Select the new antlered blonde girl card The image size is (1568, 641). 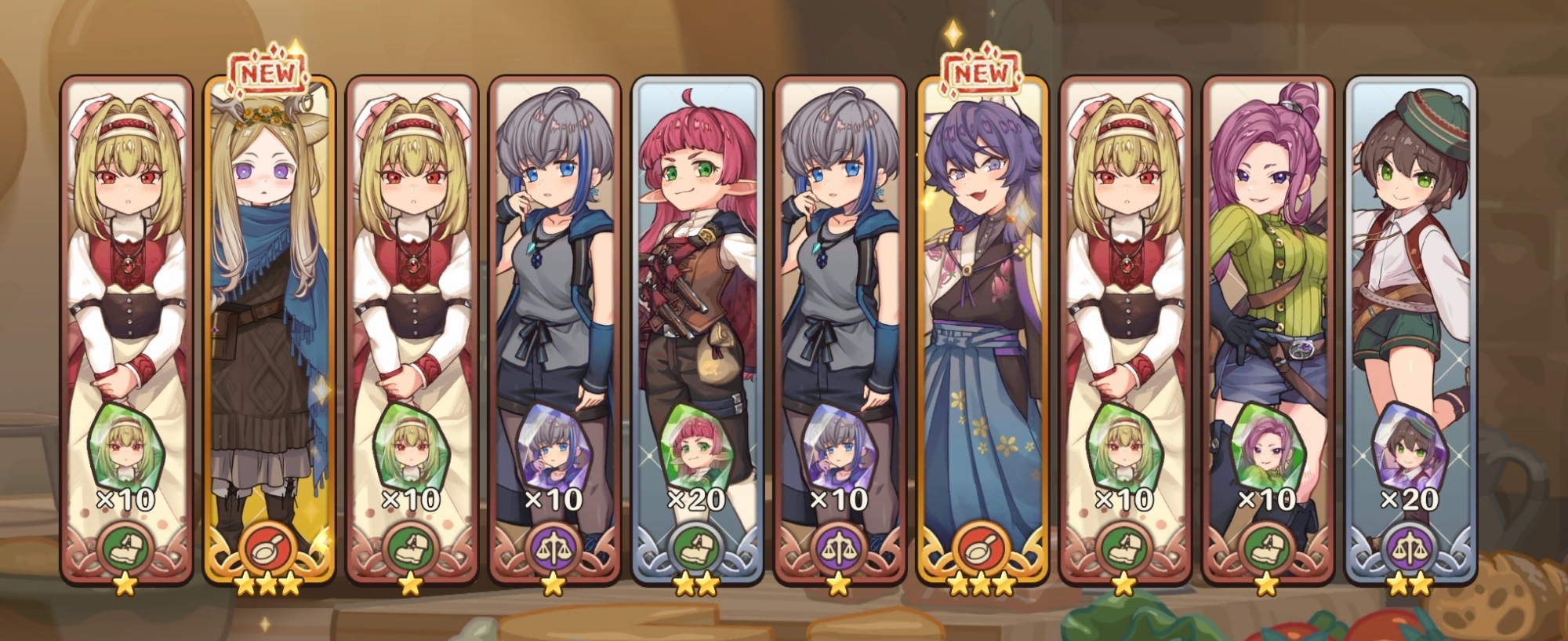click(x=269, y=330)
